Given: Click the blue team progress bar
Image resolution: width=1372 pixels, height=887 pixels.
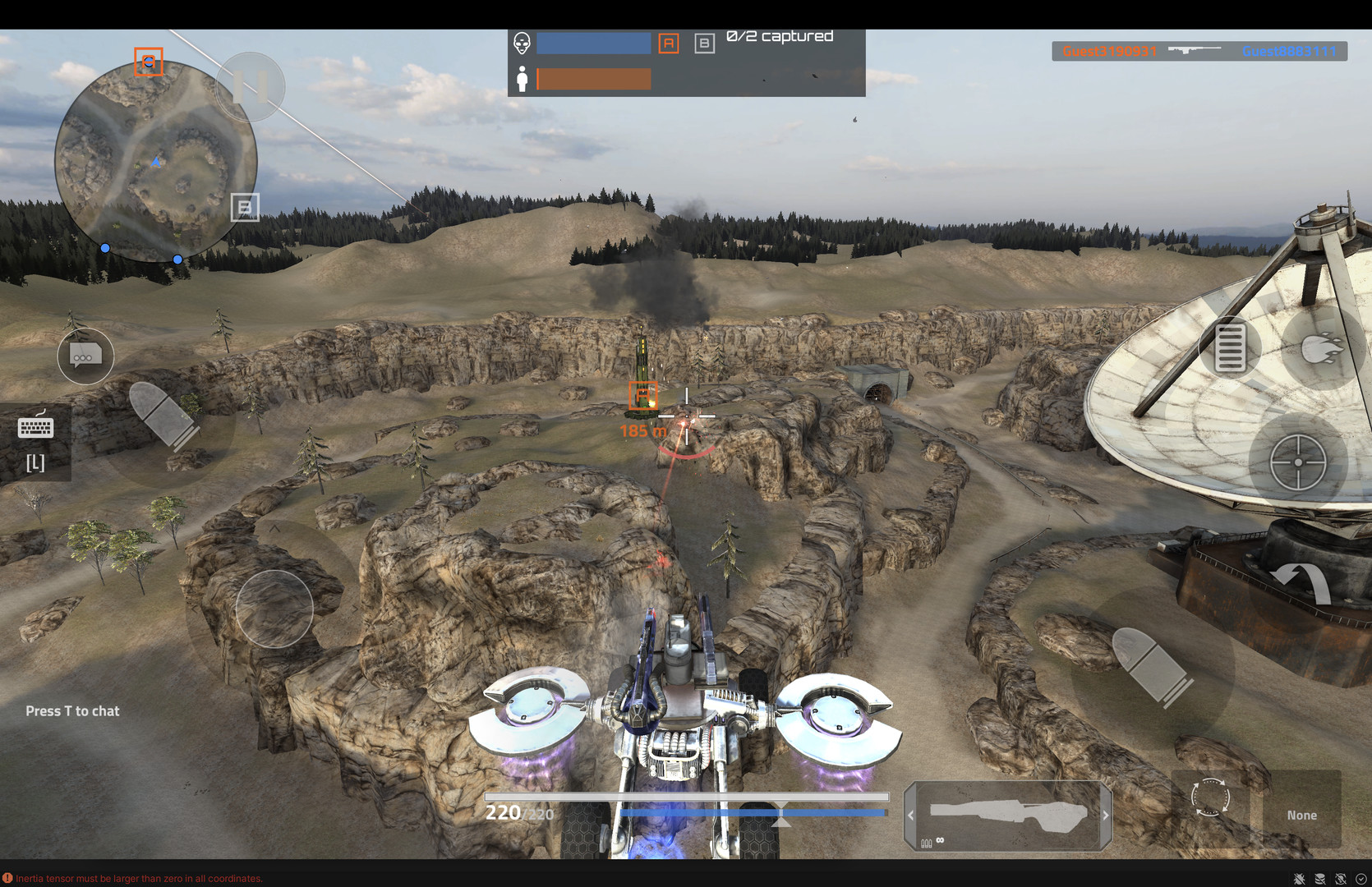Looking at the screenshot, I should tap(593, 43).
